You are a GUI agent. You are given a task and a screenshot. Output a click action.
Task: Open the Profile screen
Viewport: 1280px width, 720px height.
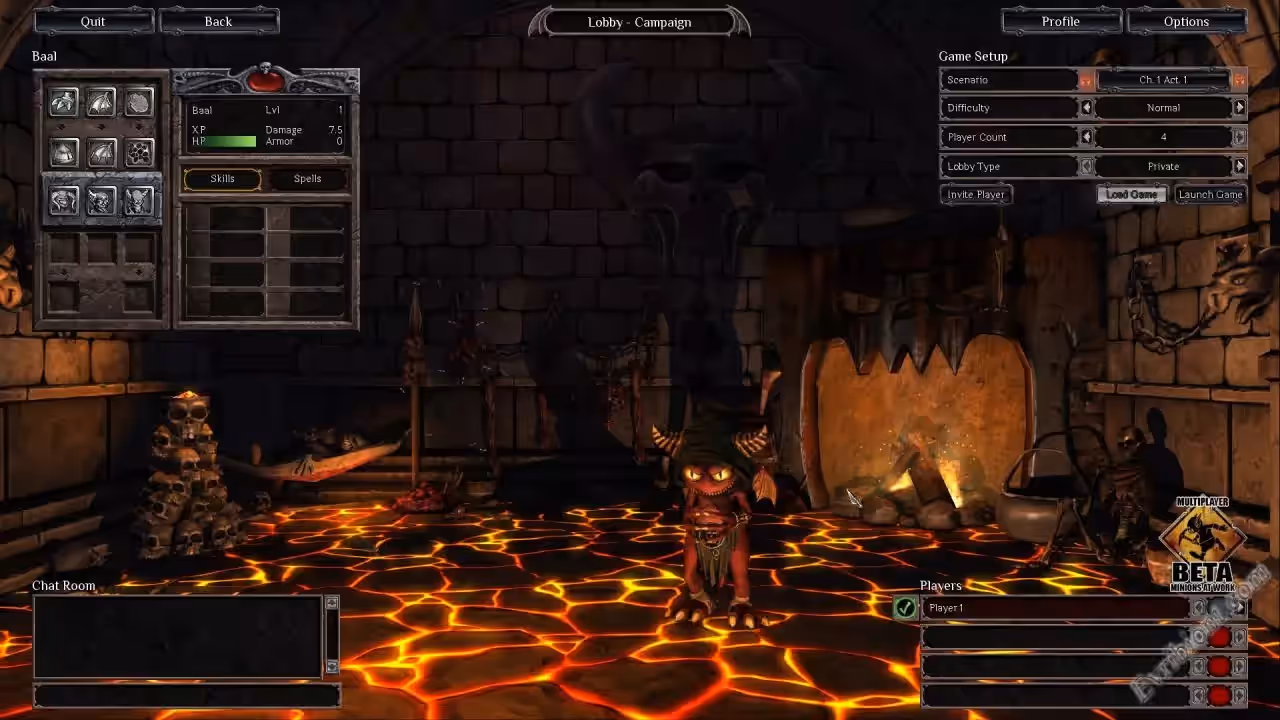pyautogui.click(x=1061, y=21)
